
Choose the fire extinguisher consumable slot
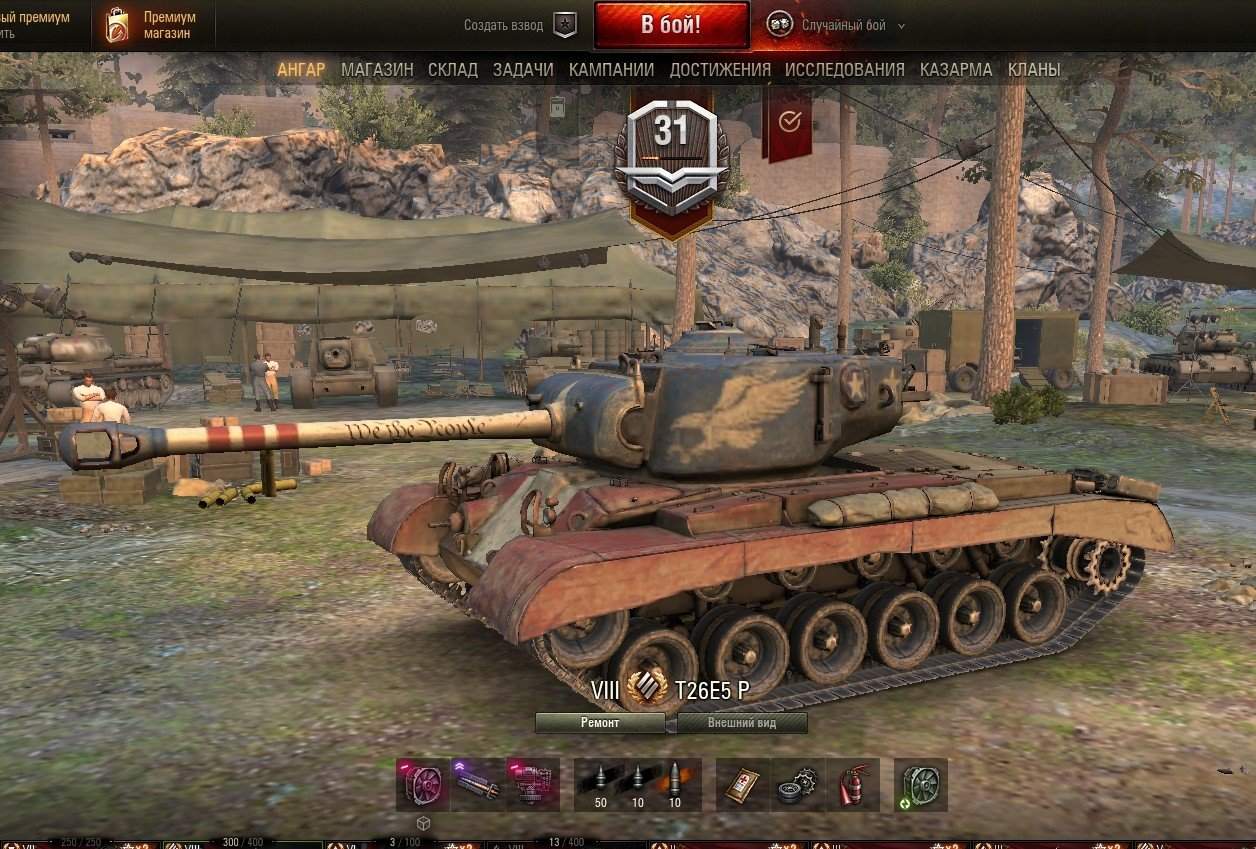pyautogui.click(x=852, y=784)
